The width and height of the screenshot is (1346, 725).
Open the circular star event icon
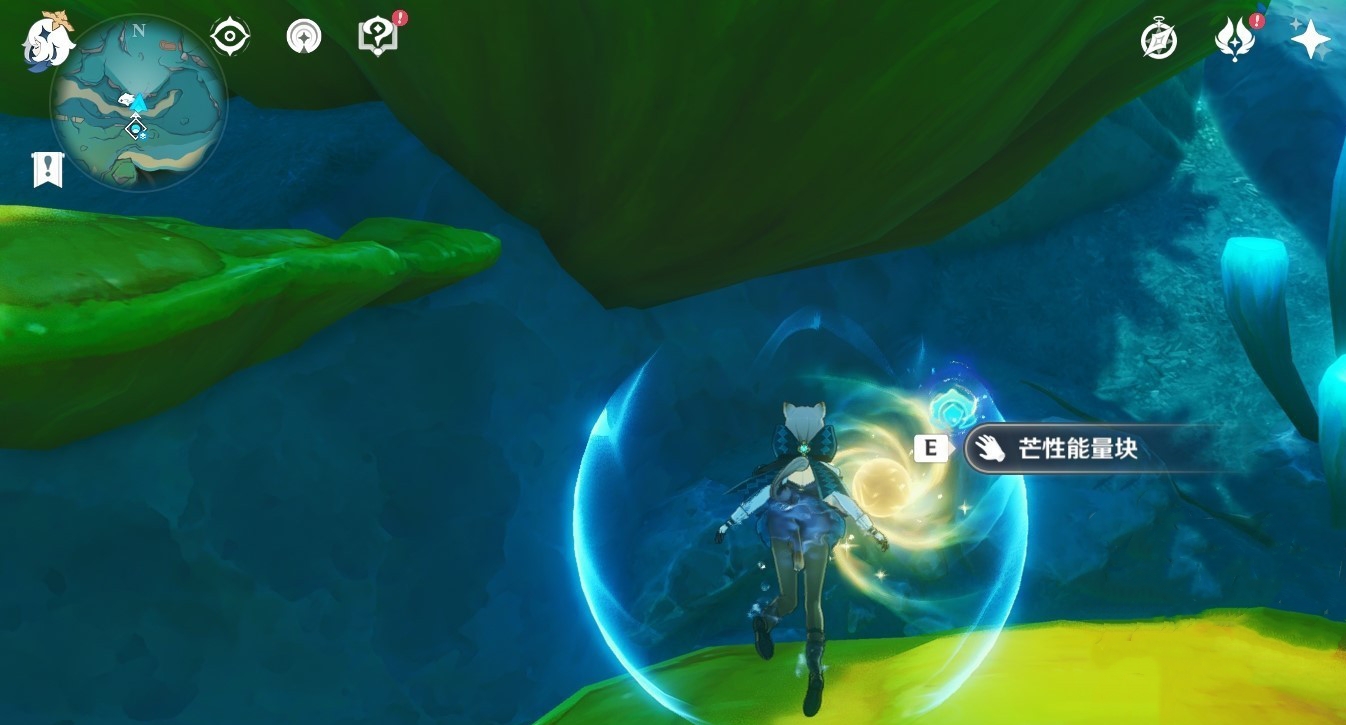click(x=304, y=37)
